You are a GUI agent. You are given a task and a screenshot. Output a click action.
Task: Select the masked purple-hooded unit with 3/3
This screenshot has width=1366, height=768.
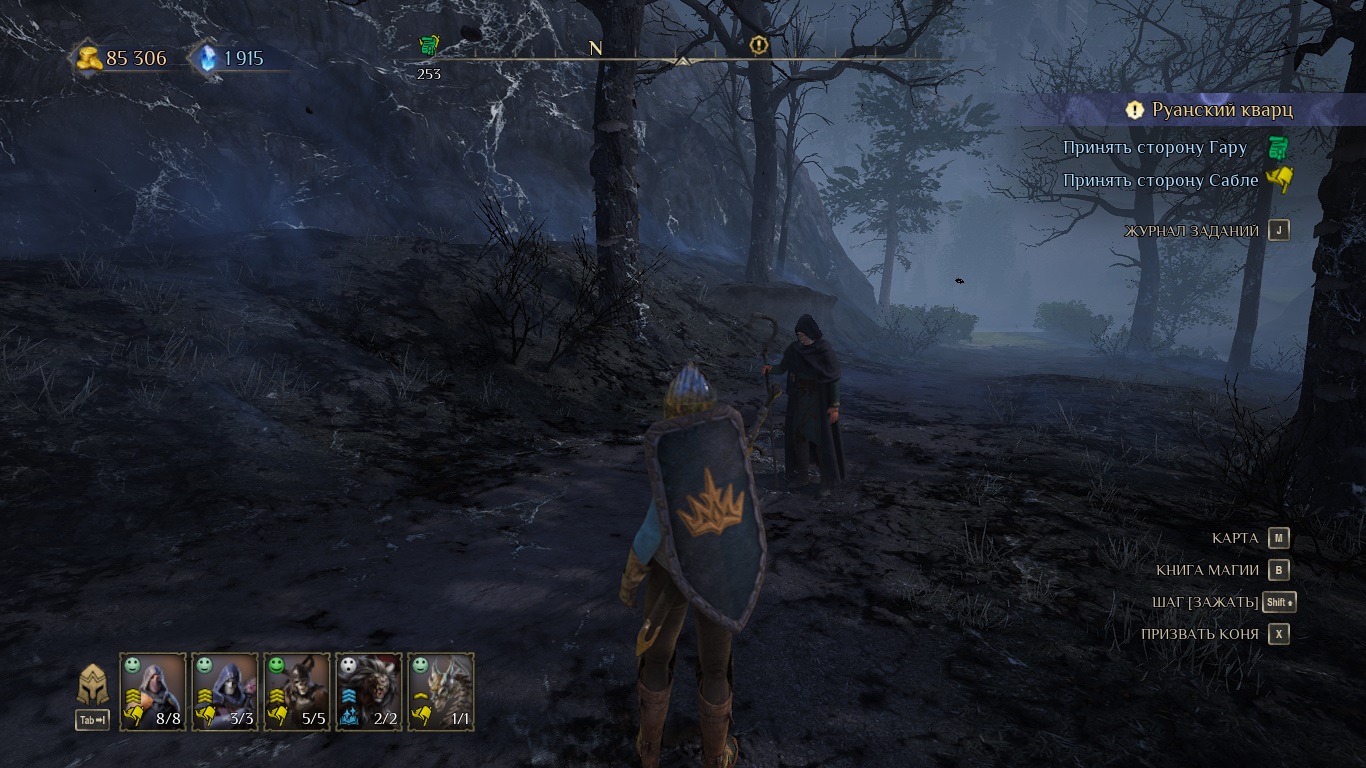pos(225,691)
